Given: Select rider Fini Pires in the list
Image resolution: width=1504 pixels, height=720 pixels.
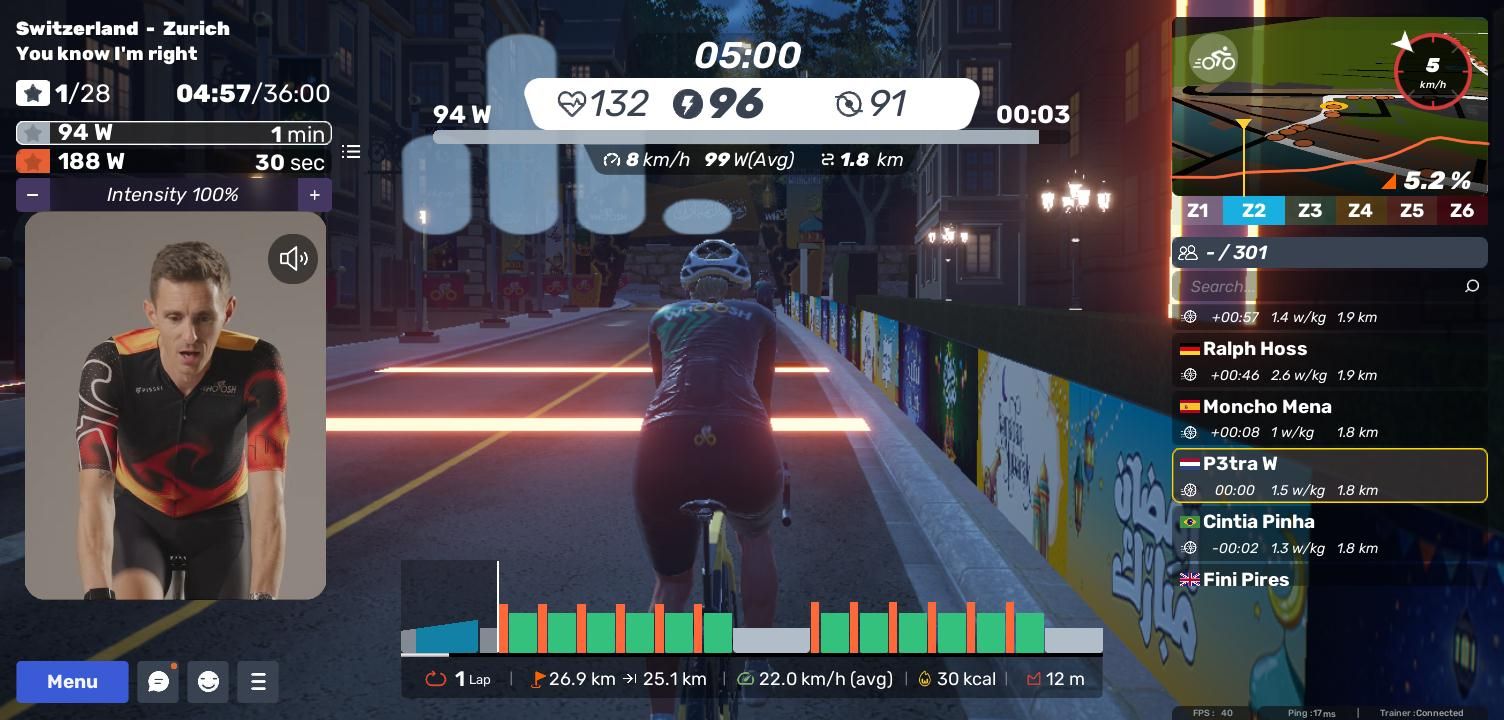Looking at the screenshot, I should [x=1329, y=580].
